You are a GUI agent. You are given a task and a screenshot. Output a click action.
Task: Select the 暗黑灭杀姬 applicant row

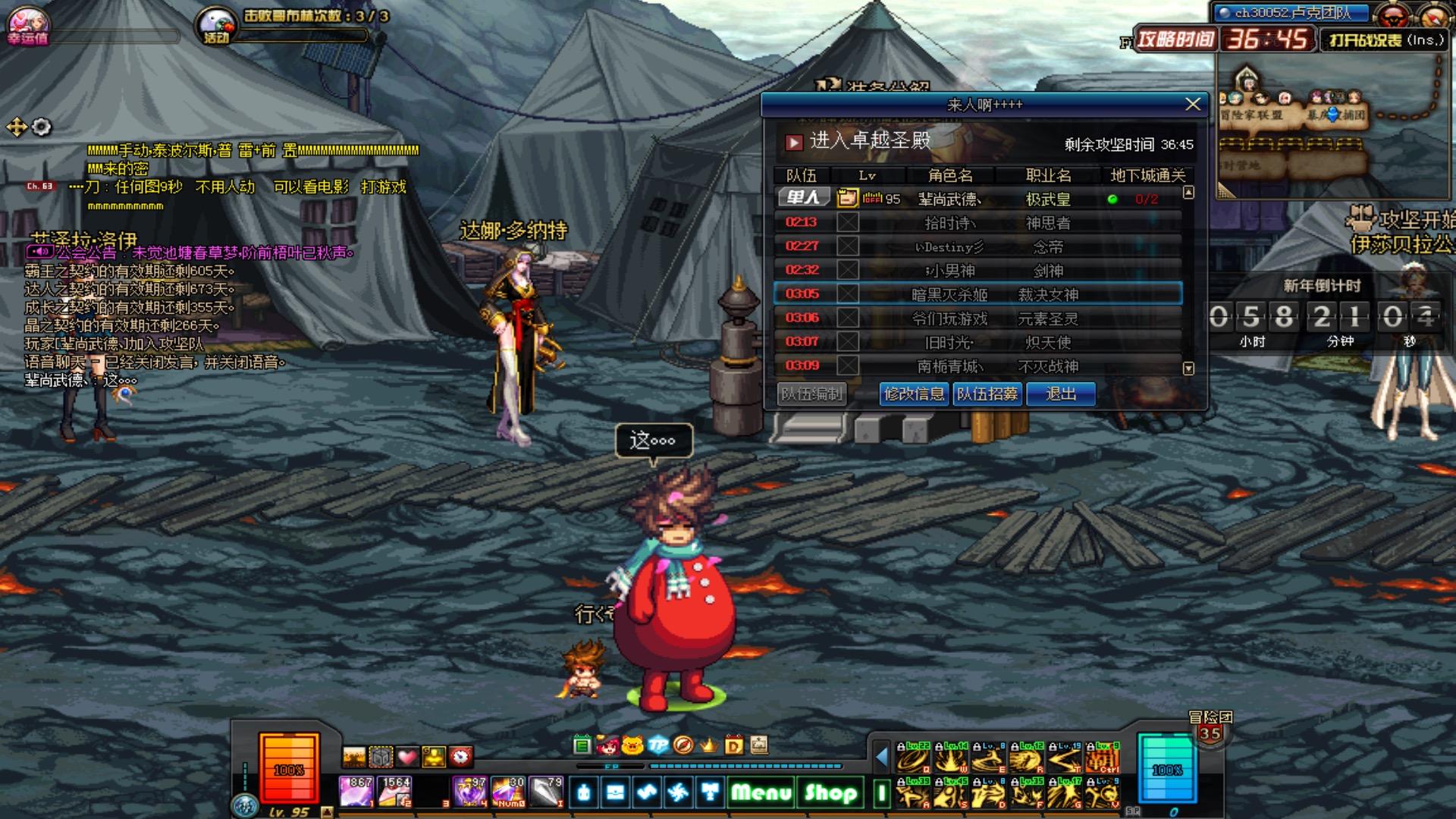(977, 294)
